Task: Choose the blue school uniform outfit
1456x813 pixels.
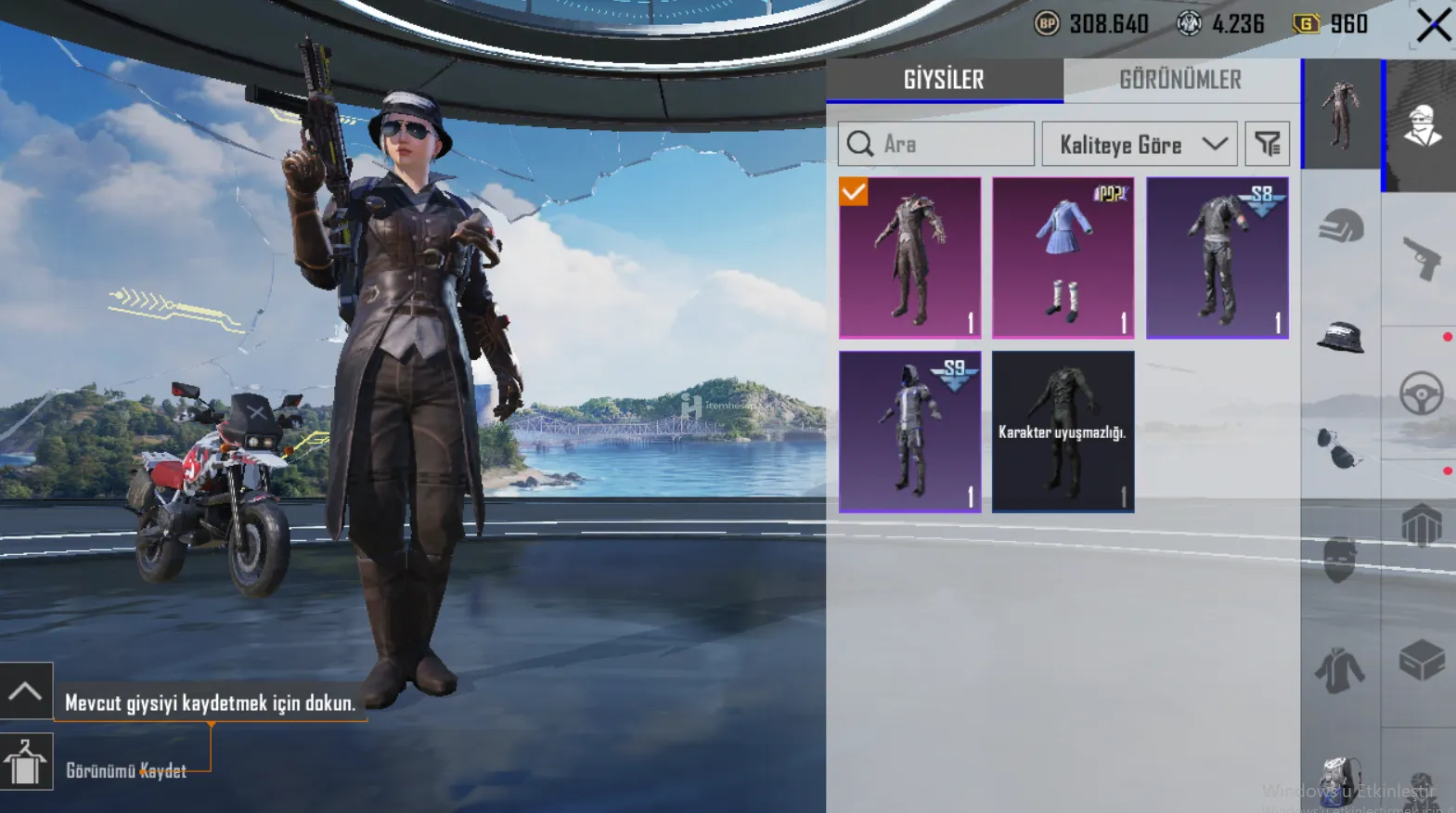Action: point(1063,257)
